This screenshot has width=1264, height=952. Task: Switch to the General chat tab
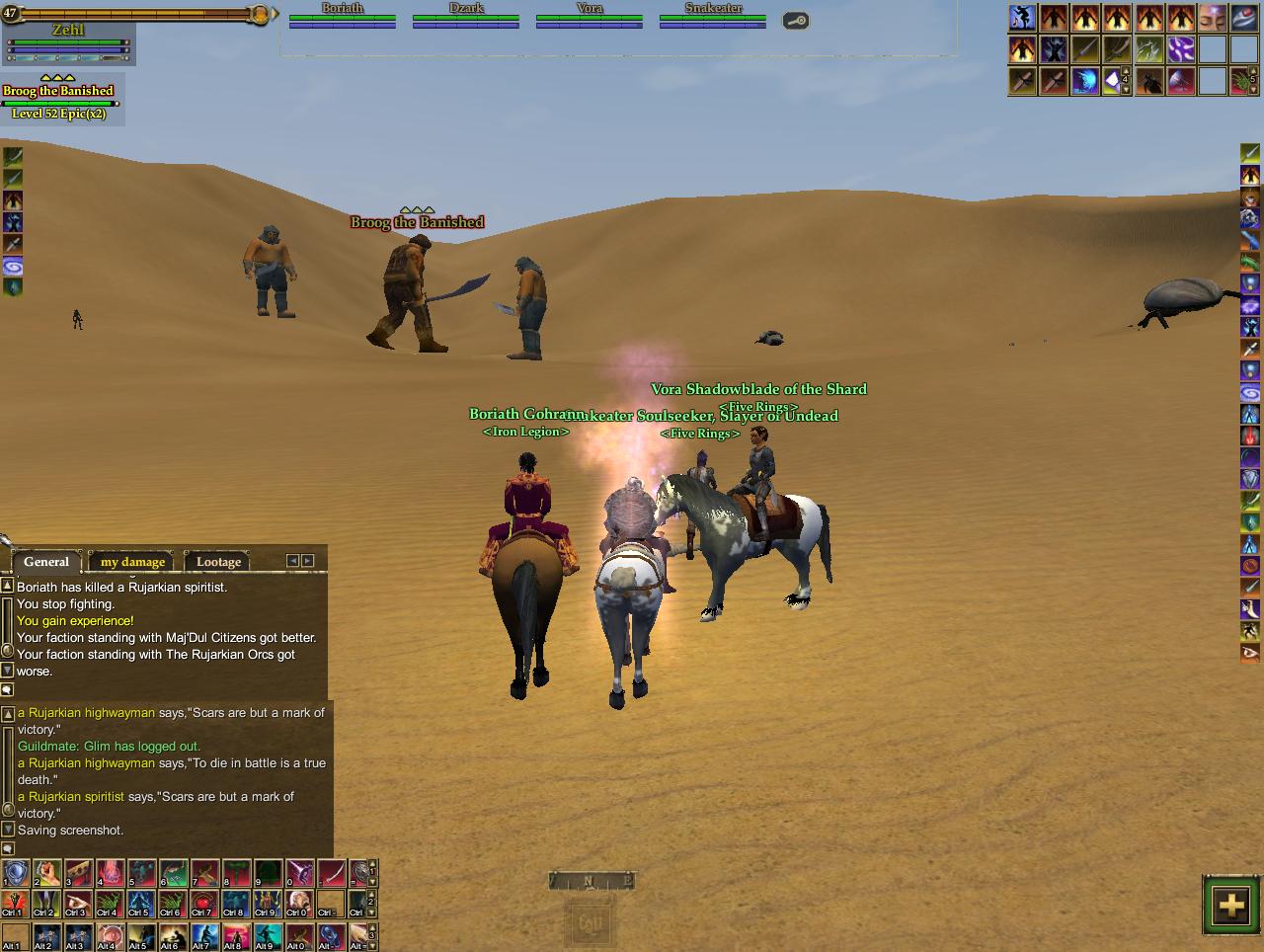pos(46,562)
